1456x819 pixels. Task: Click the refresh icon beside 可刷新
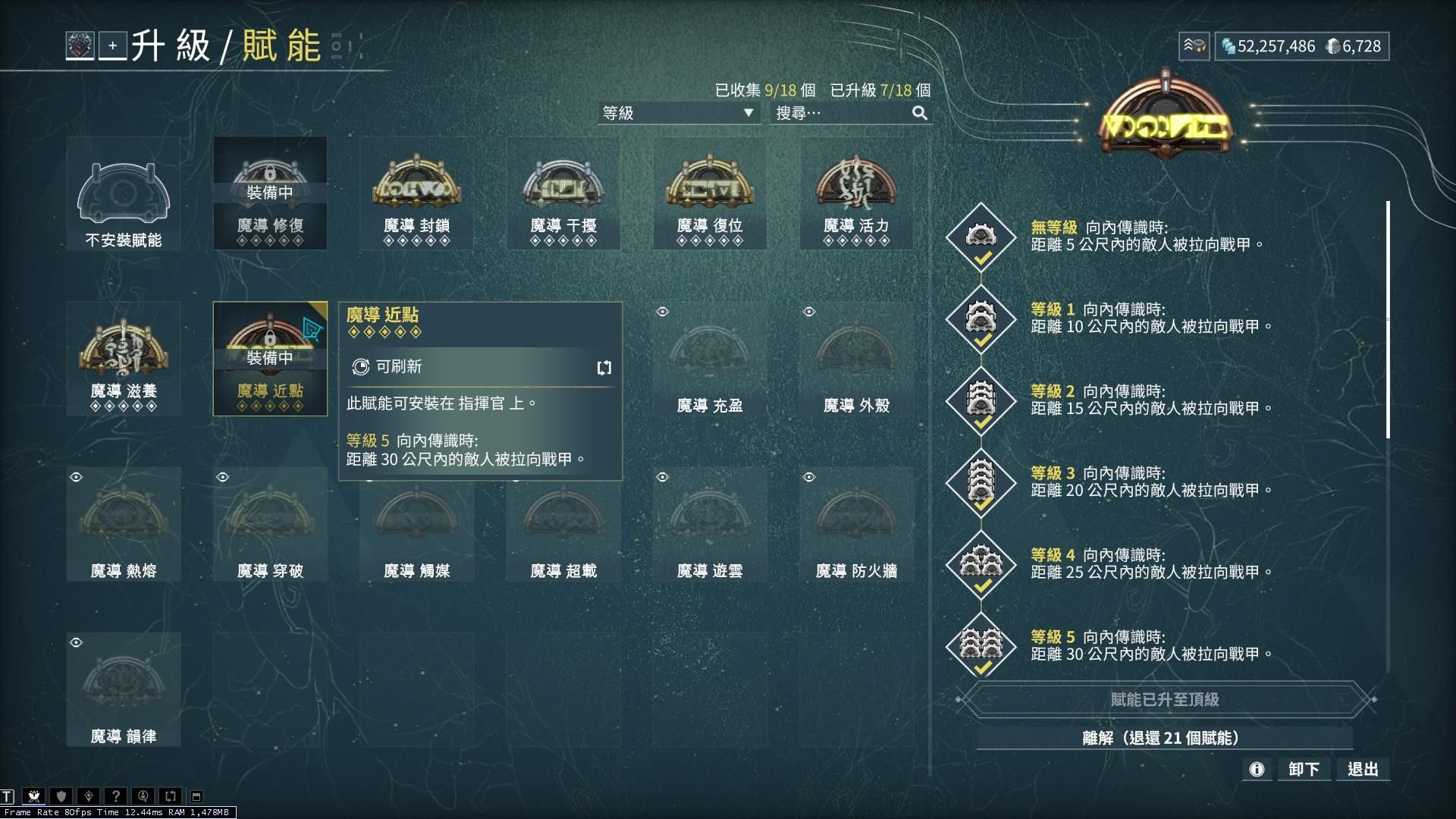[x=604, y=368]
